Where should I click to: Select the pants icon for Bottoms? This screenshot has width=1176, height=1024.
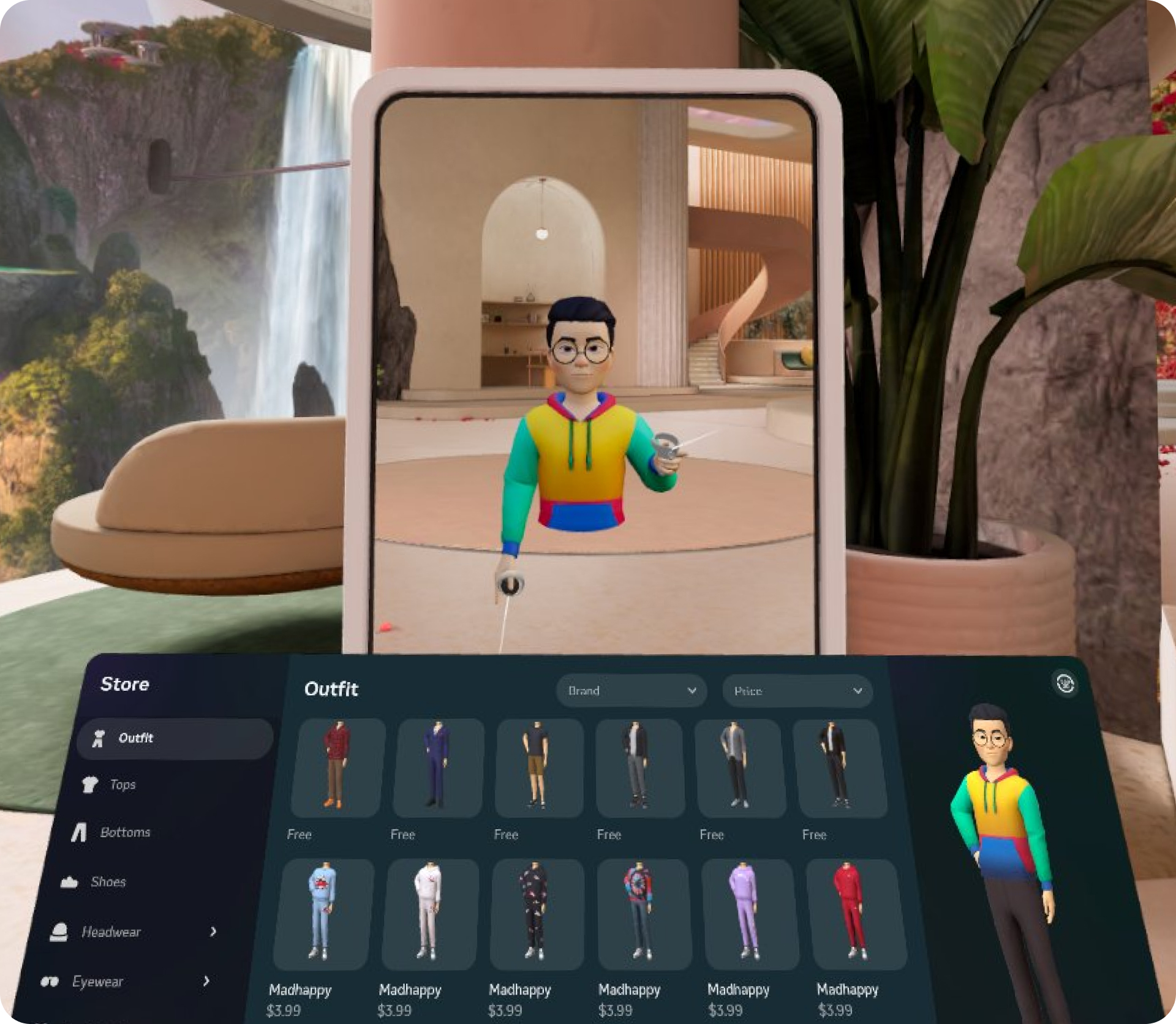78,833
